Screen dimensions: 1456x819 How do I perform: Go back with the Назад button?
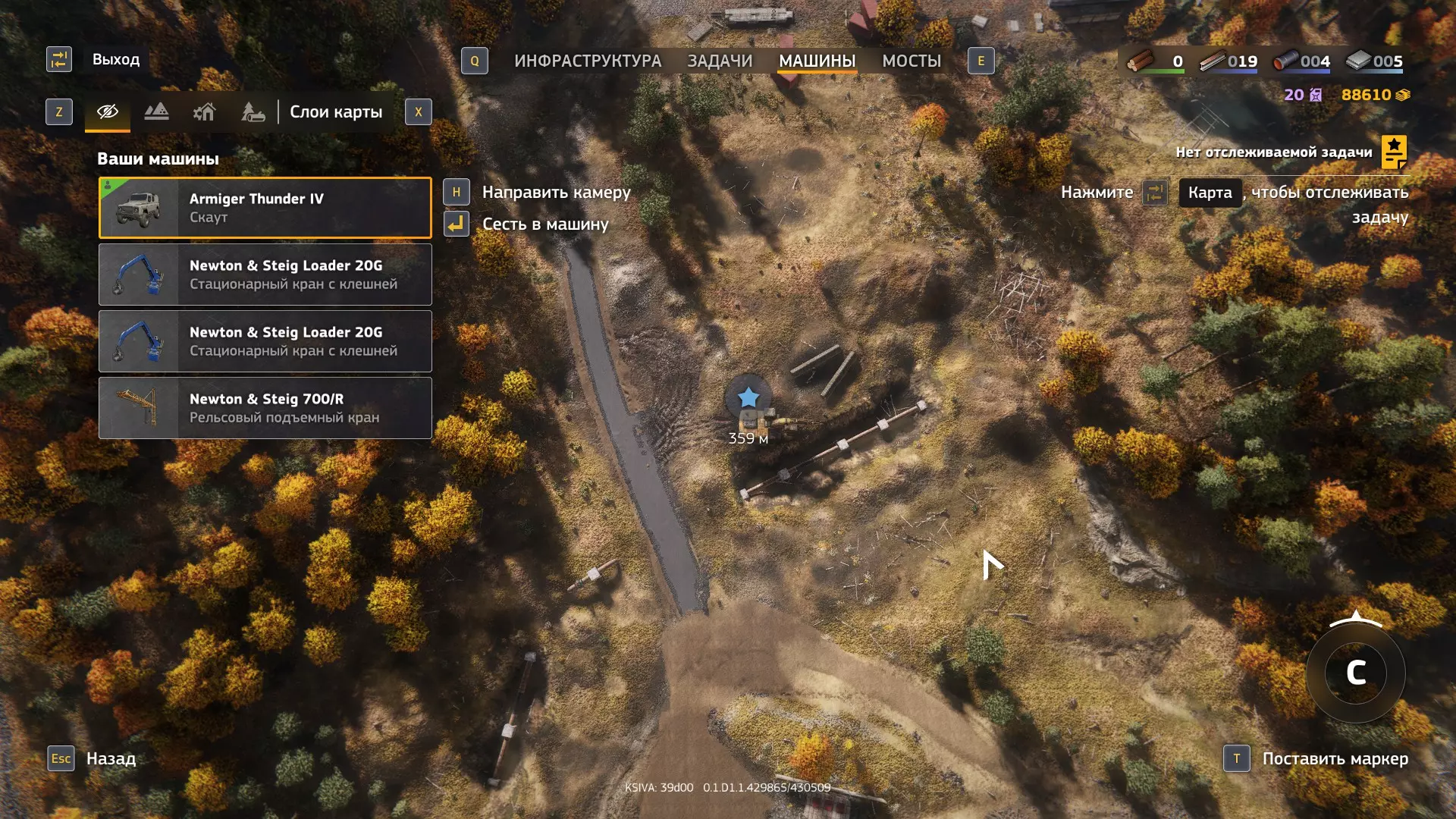point(111,758)
